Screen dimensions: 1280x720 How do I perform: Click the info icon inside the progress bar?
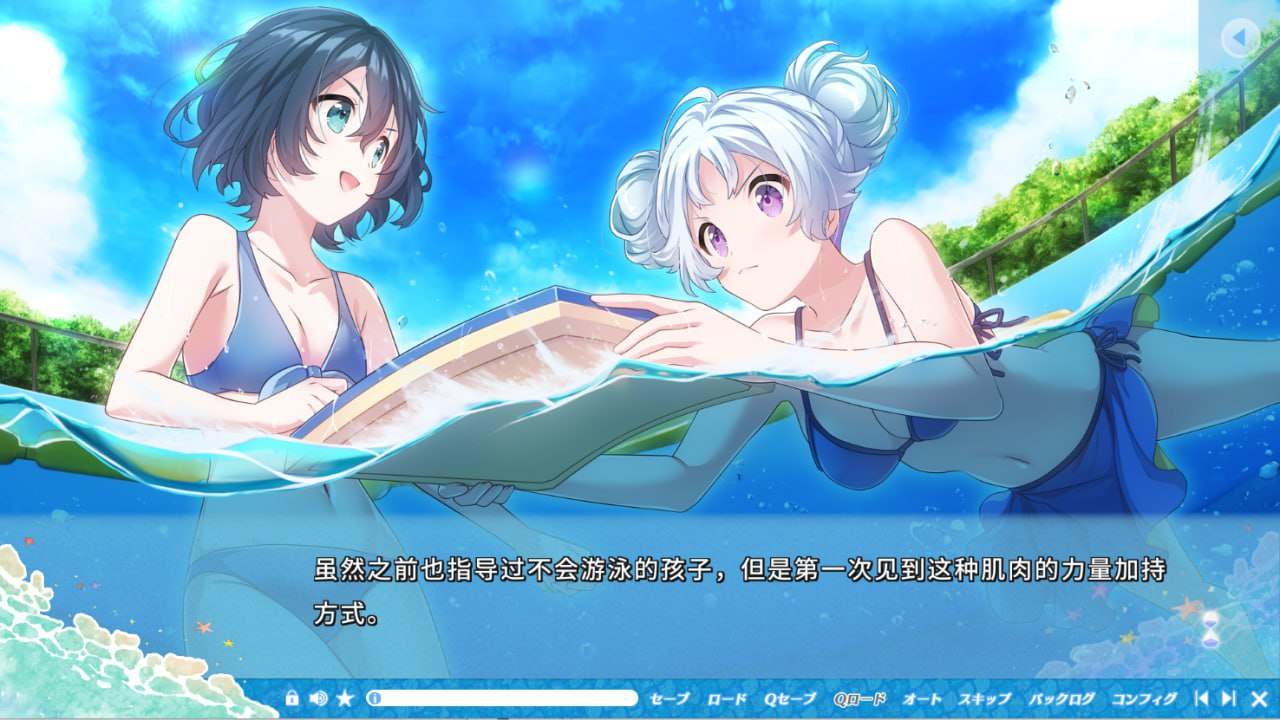tap(373, 698)
